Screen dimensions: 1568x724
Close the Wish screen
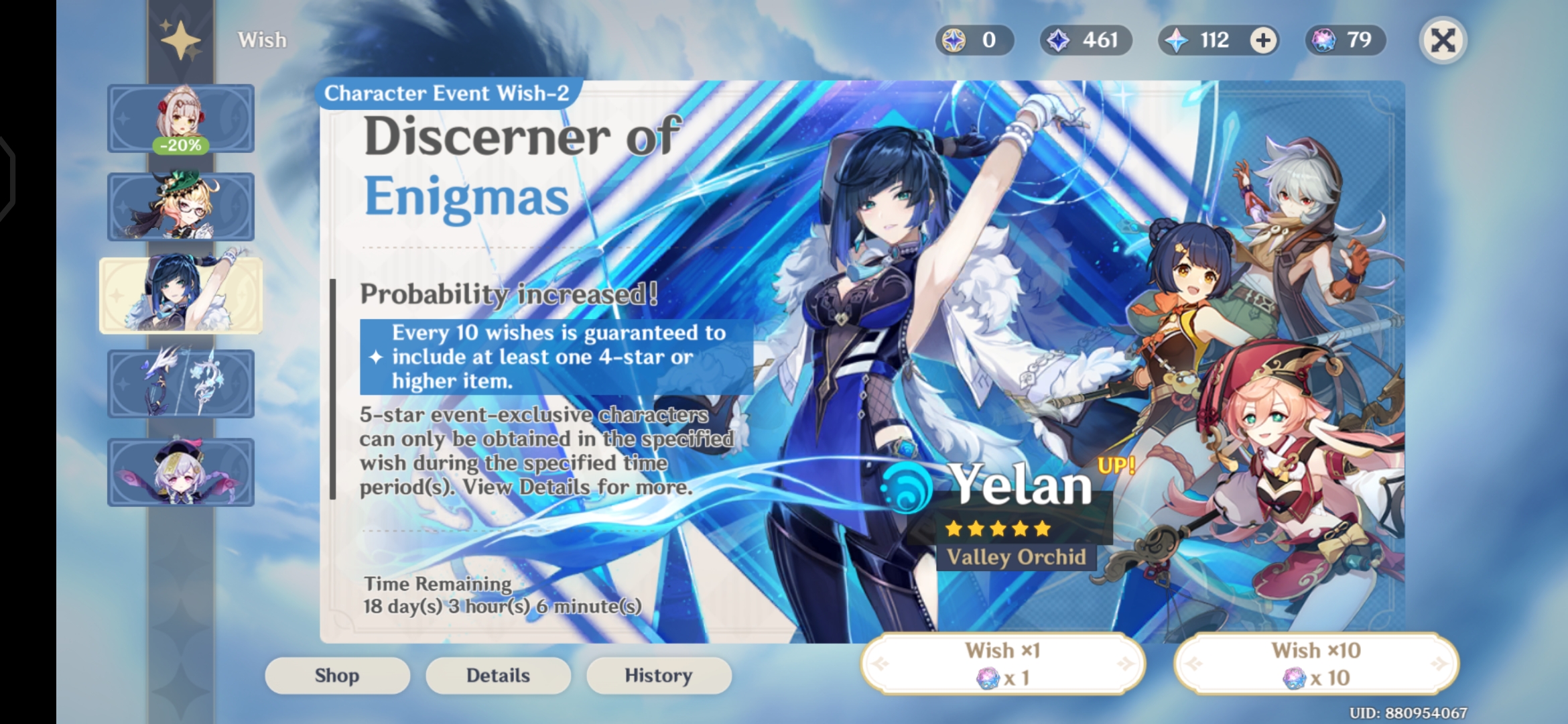(x=1443, y=40)
